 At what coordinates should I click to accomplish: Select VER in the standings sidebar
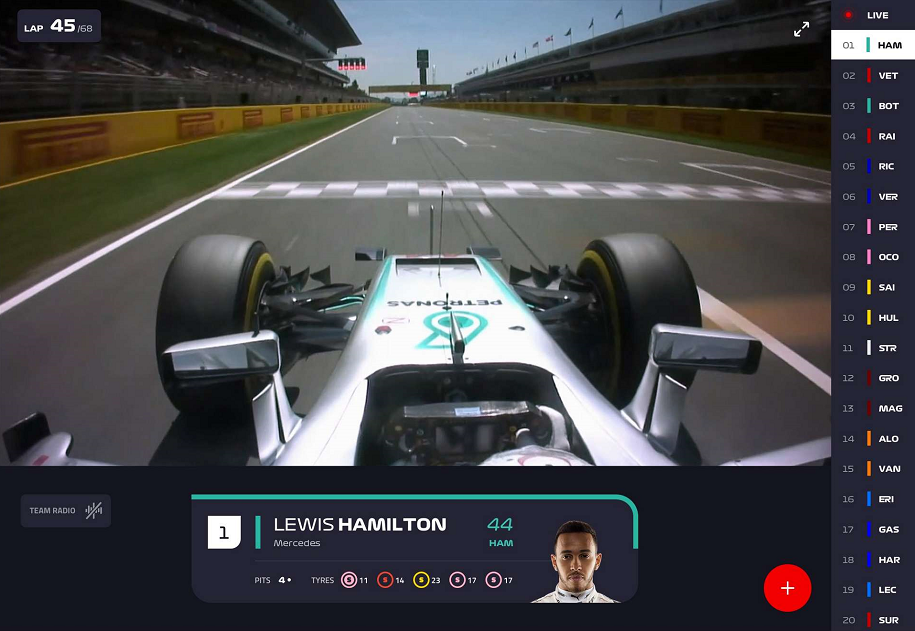point(872,197)
